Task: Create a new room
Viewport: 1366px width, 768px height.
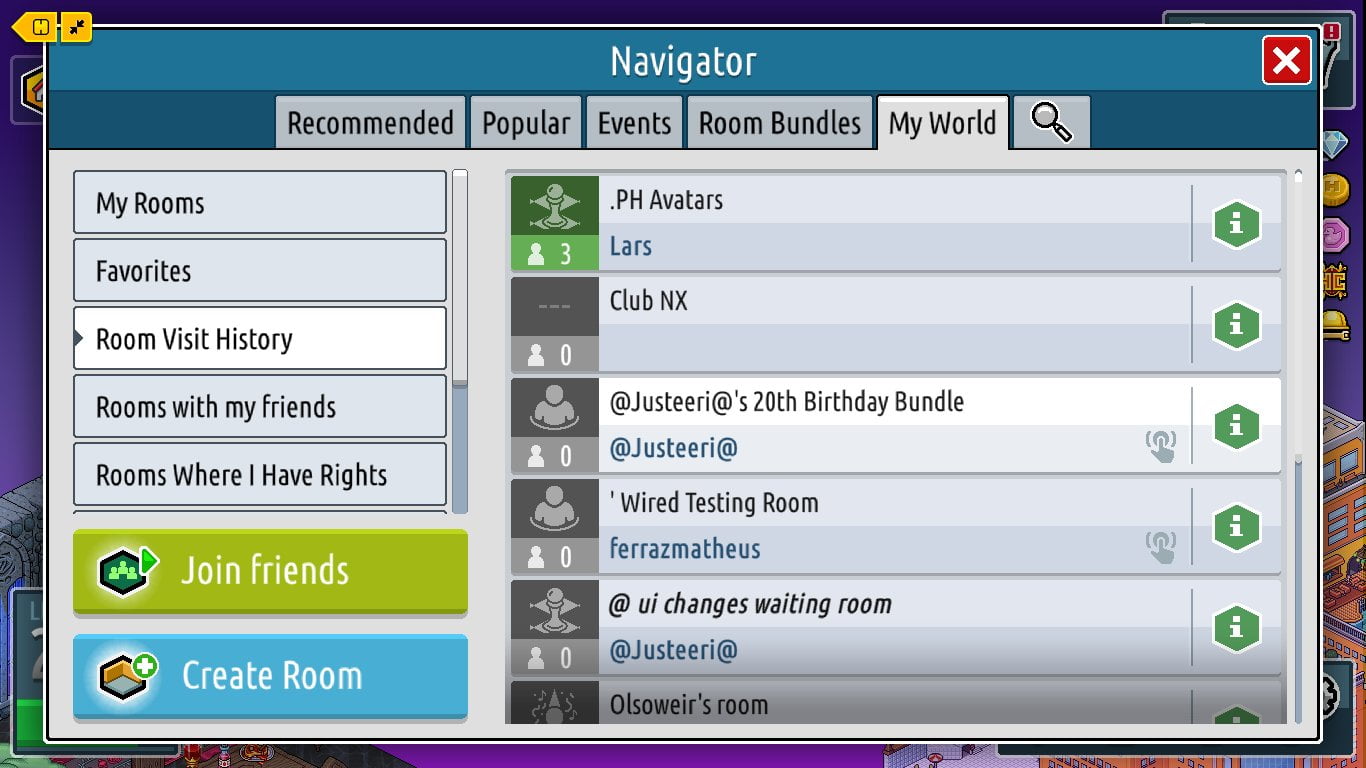Action: pos(270,676)
